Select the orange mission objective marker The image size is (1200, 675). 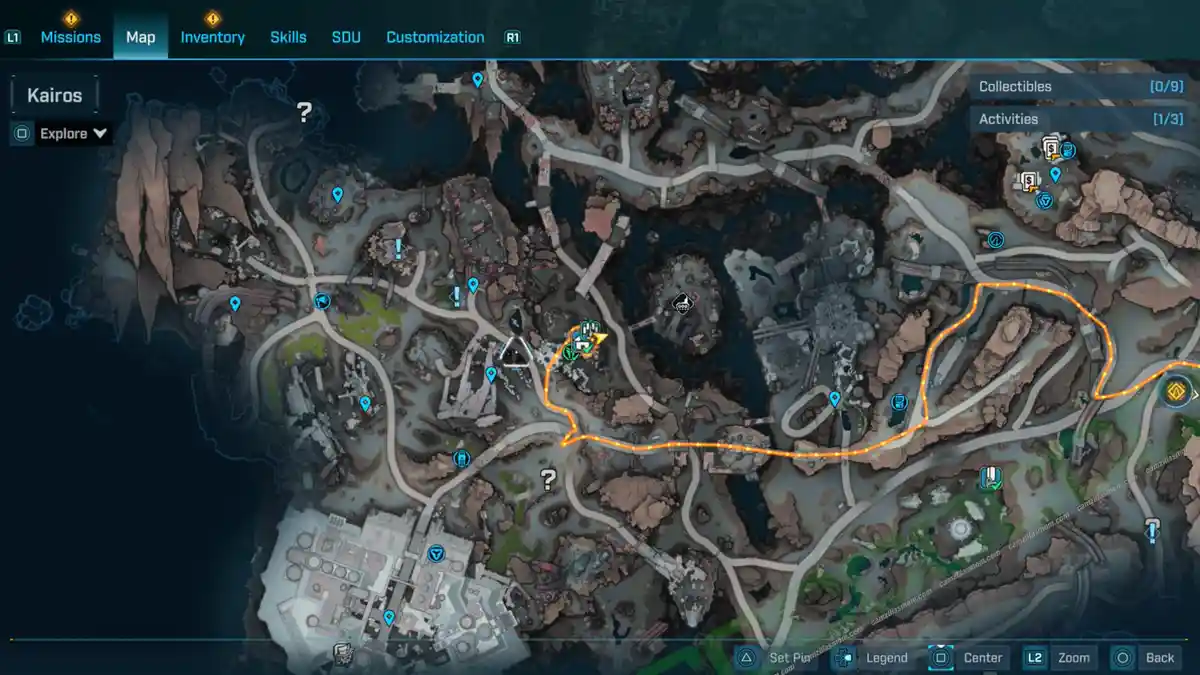click(1177, 389)
